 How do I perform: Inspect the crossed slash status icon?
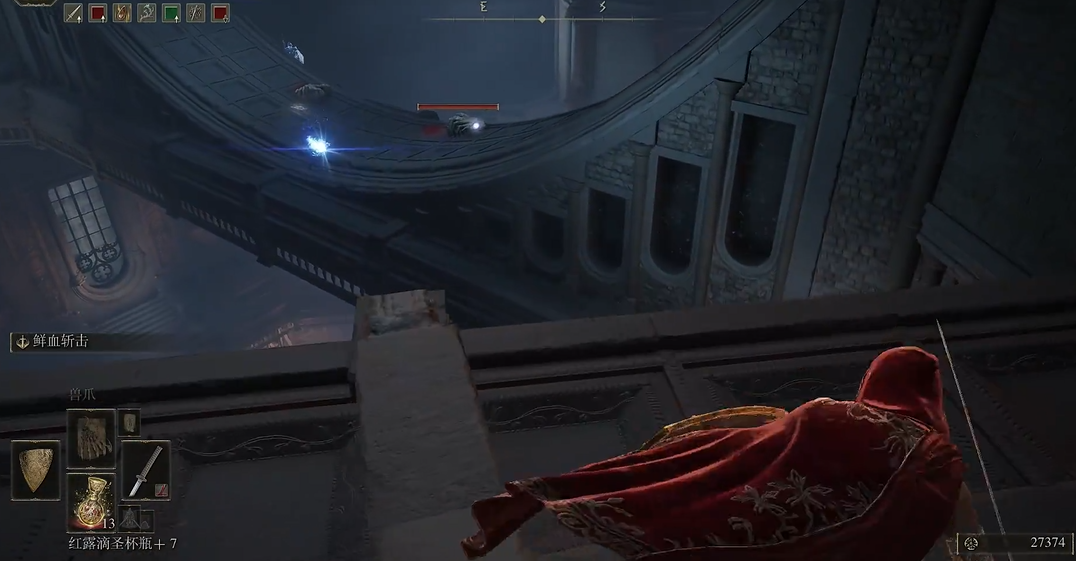[196, 13]
